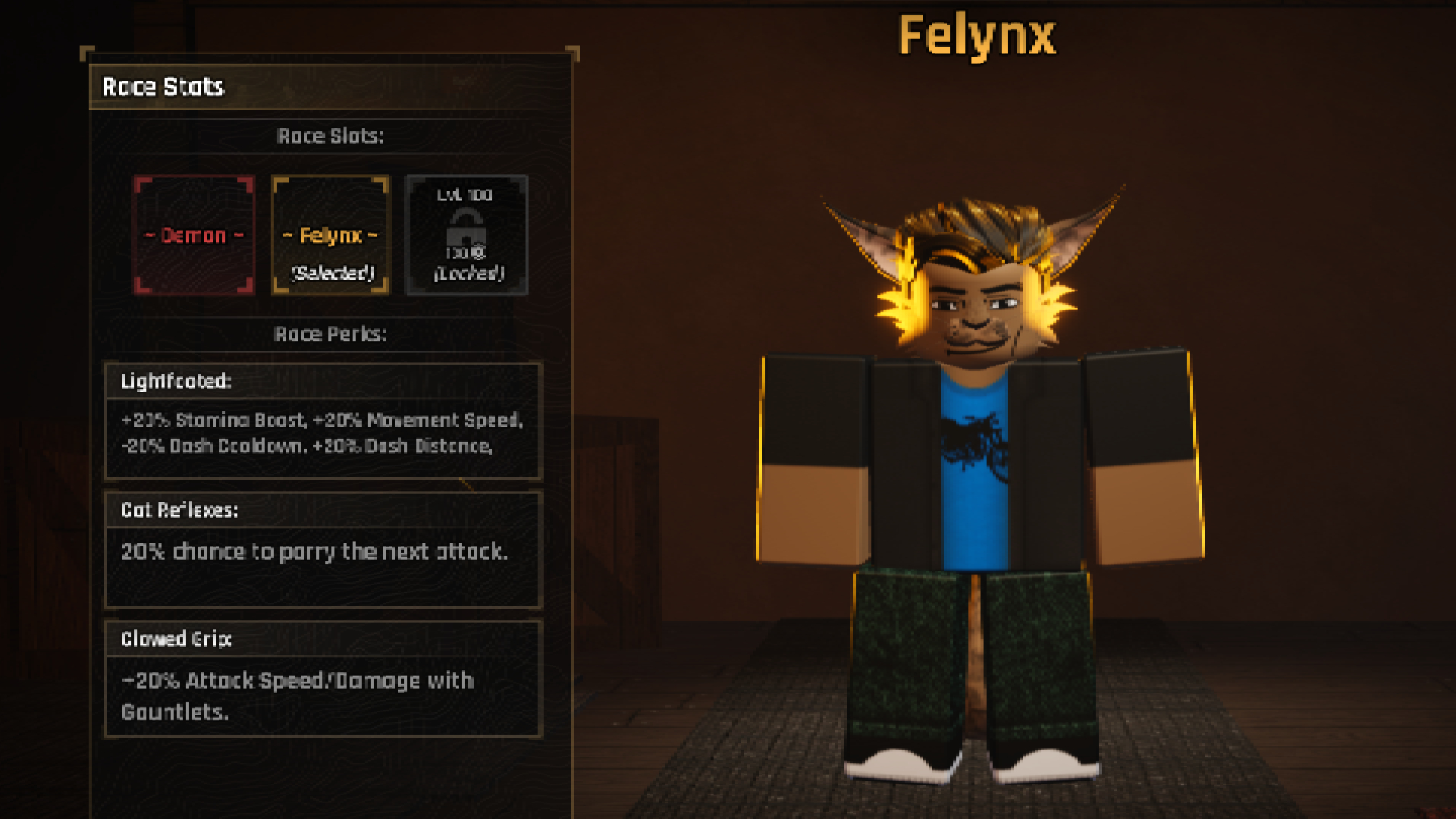Click the Race Perks section label
Image resolution: width=1456 pixels, height=819 pixels.
click(330, 333)
